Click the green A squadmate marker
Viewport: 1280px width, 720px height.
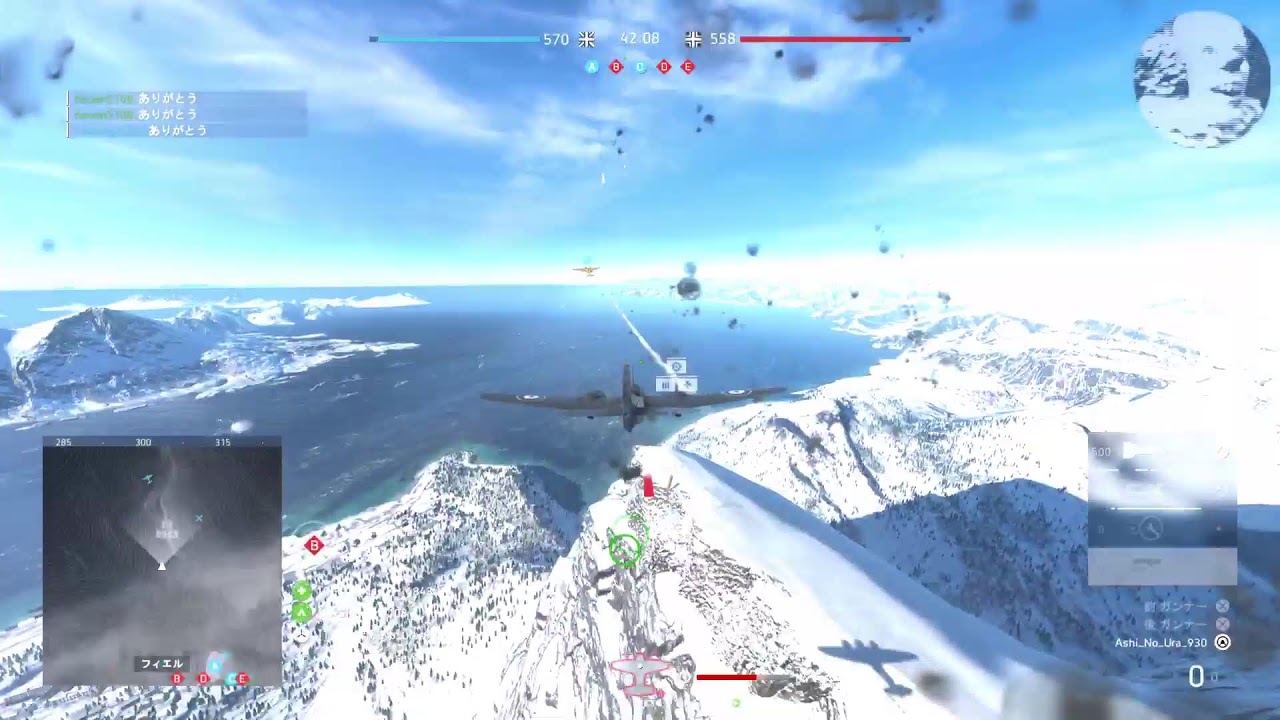click(301, 612)
